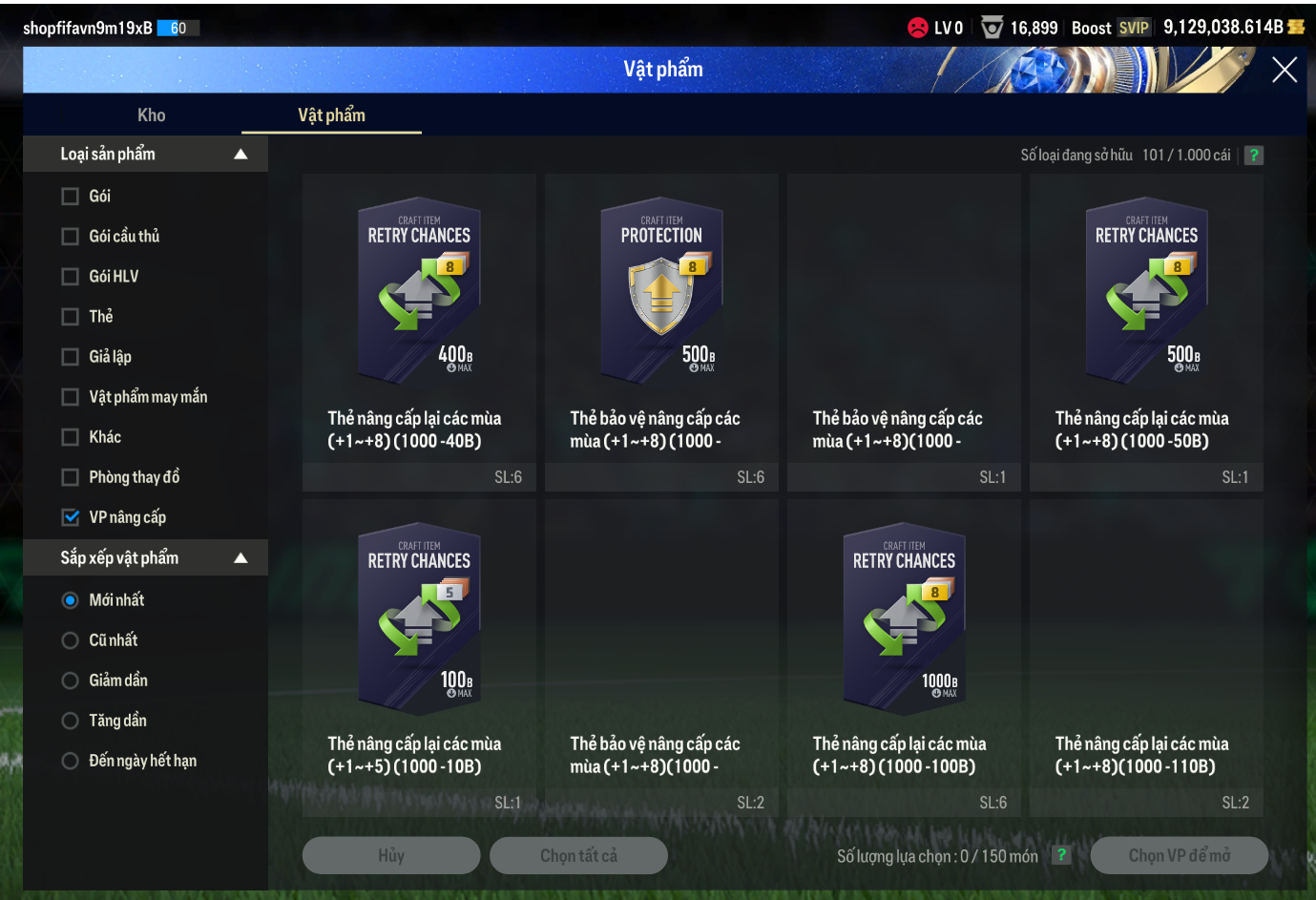The width and height of the screenshot is (1316, 900).
Task: Check the Gói HLV filter
Action: [71, 277]
